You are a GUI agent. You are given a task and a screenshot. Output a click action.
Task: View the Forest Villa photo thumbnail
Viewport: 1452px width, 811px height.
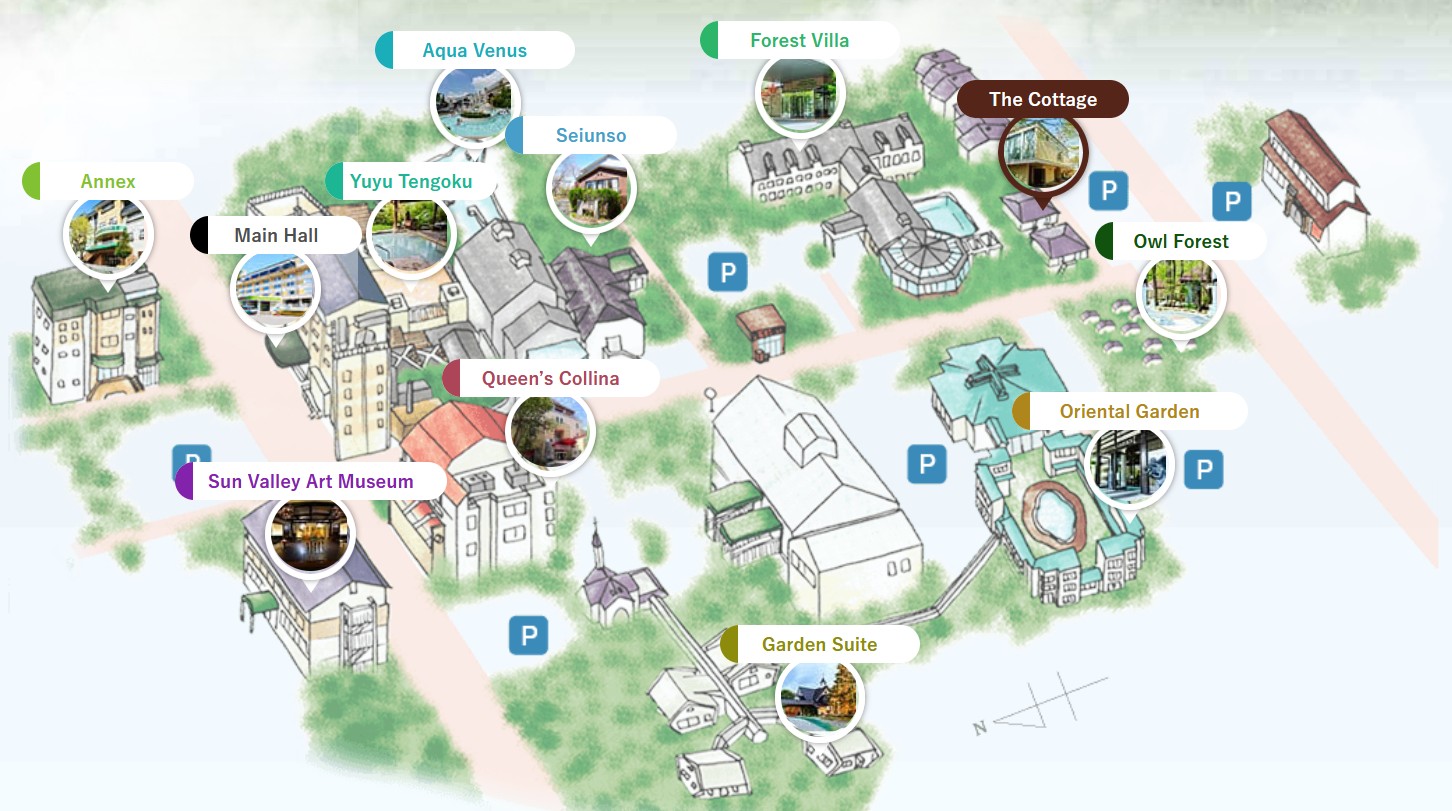[799, 93]
